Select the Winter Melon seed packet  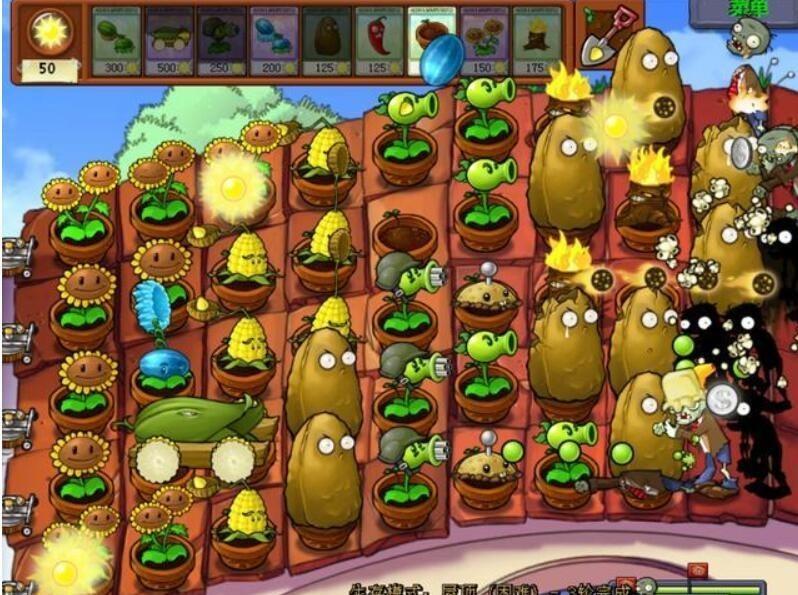coord(273,41)
